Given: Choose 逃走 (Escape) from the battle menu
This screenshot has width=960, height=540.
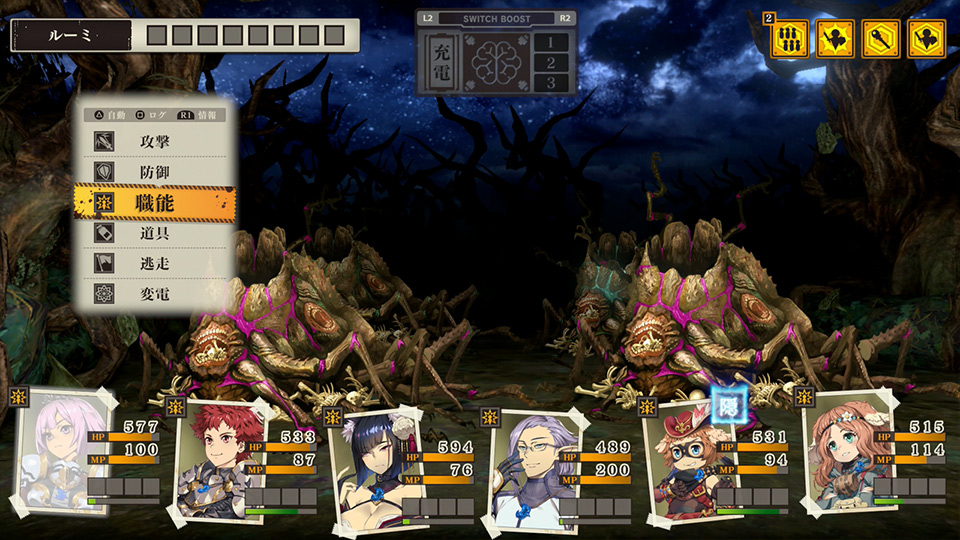Looking at the screenshot, I should click(x=156, y=264).
